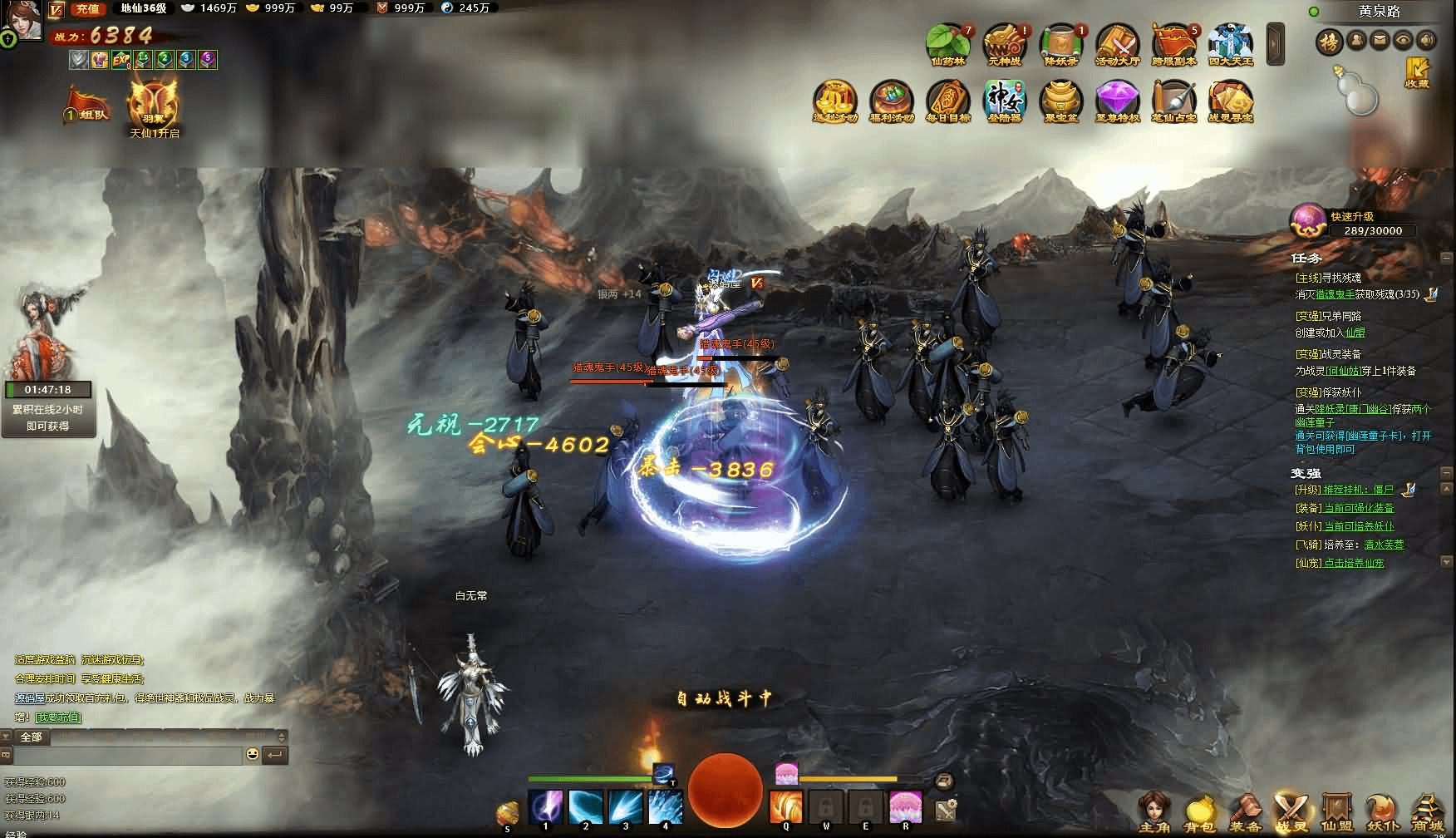Open the 至尊特权 purple gem icon

[x=1117, y=101]
